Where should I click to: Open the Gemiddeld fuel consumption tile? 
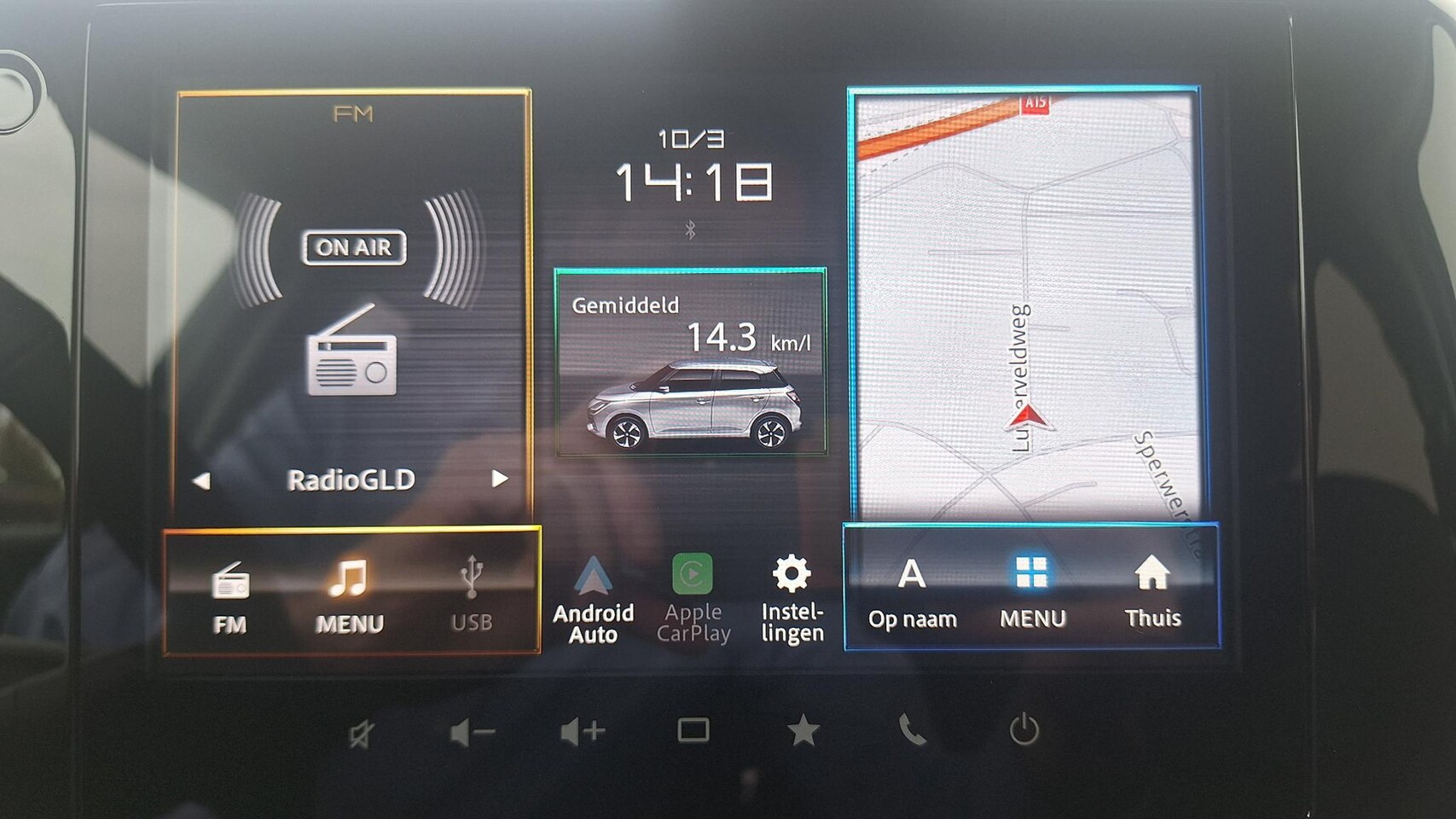tap(691, 363)
